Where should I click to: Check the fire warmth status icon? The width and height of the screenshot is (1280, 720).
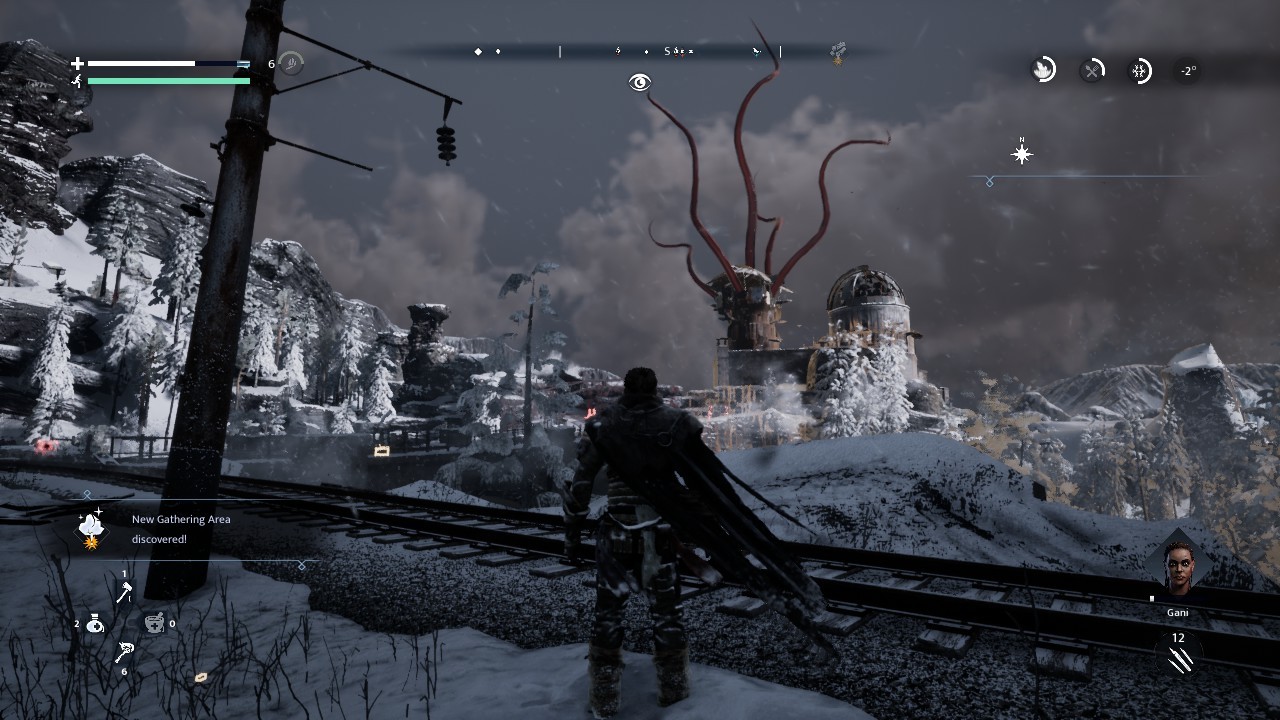[1043, 70]
